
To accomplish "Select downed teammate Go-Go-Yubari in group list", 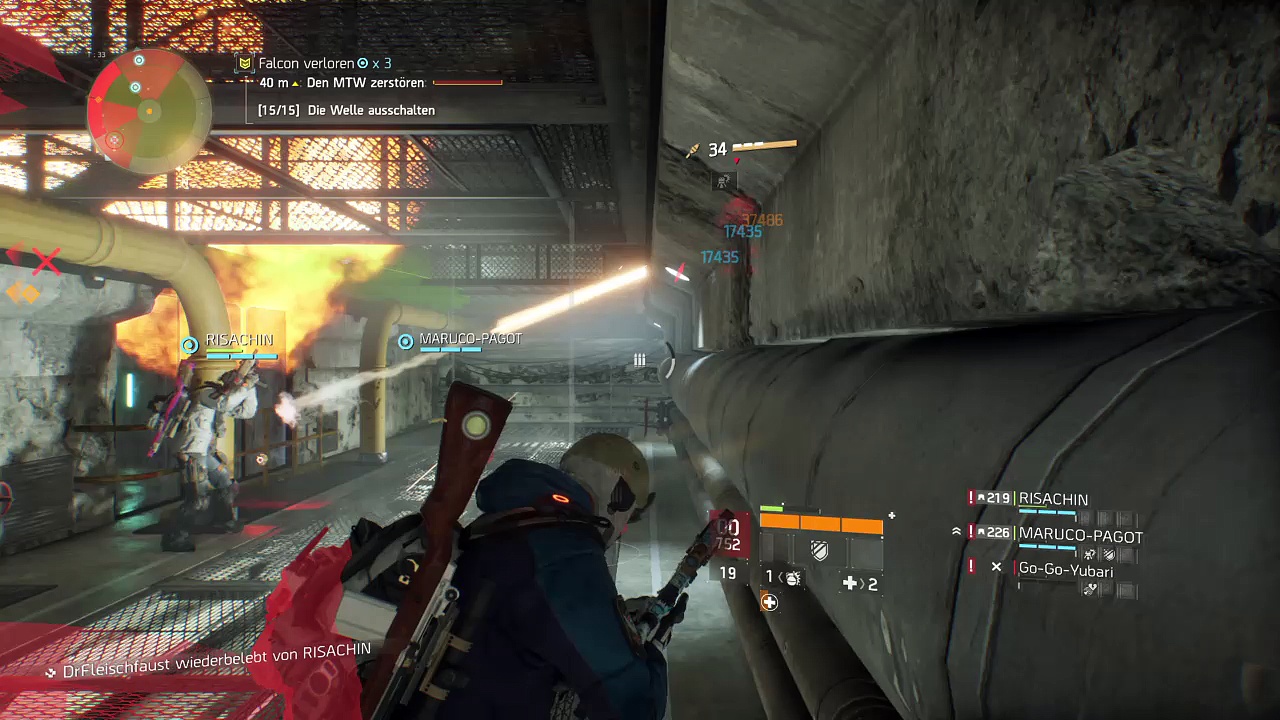I will tap(1065, 570).
